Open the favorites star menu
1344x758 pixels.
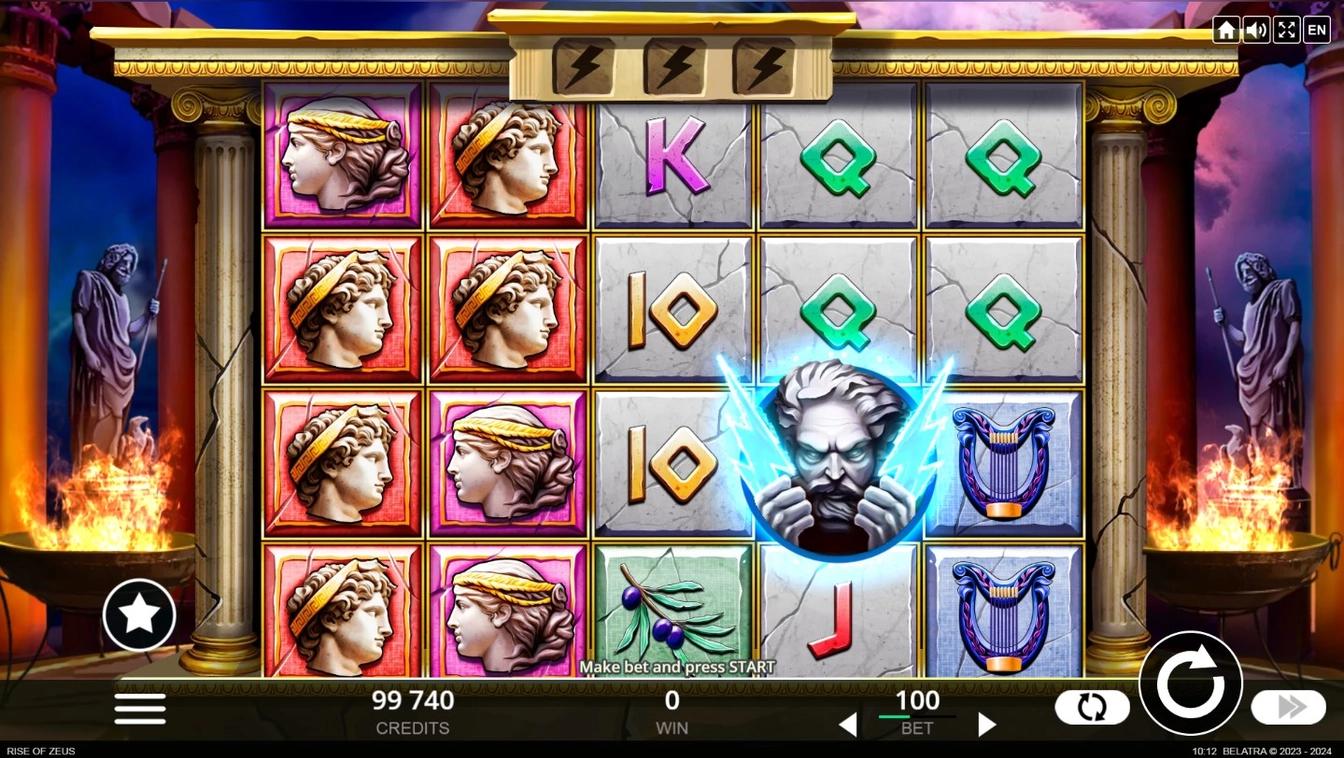139,614
